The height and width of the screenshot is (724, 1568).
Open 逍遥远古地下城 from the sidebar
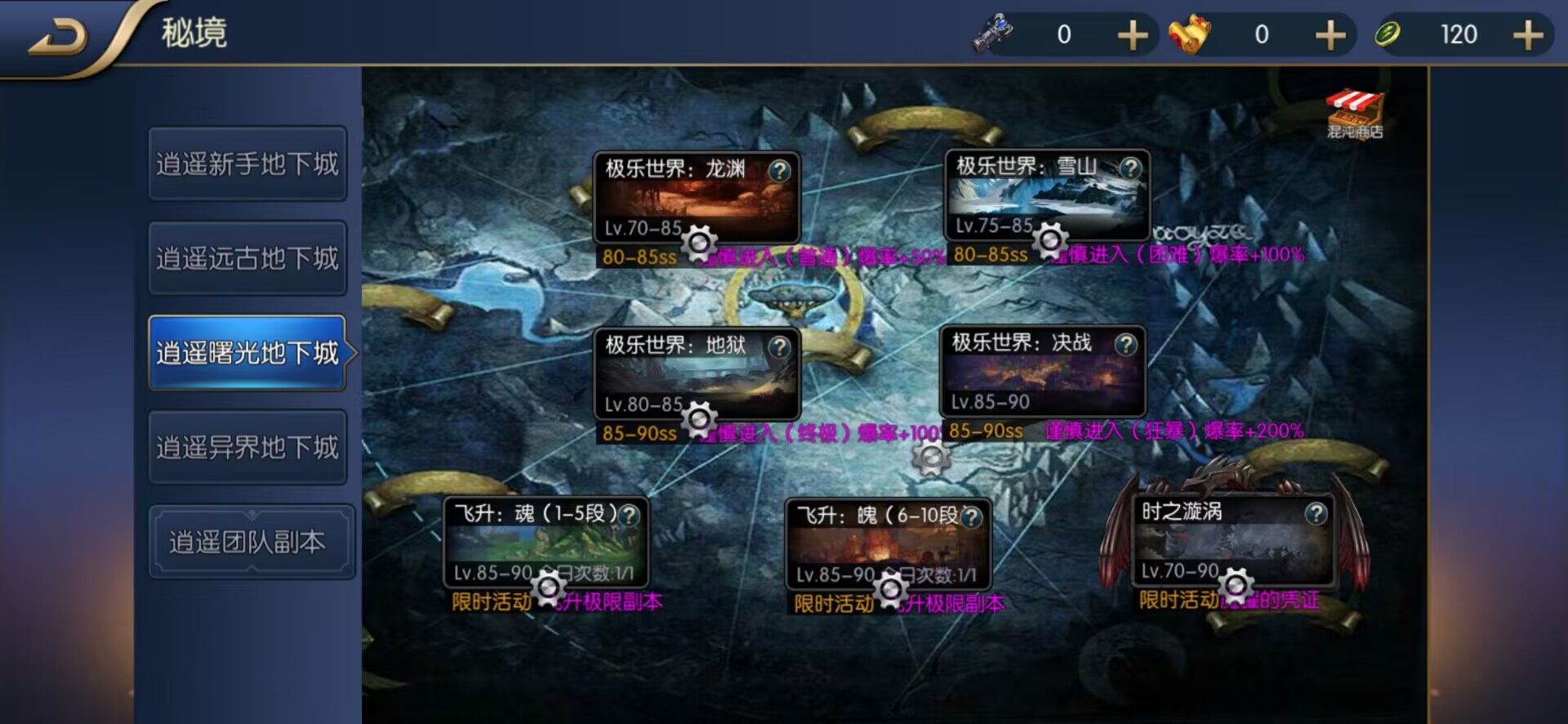[247, 257]
